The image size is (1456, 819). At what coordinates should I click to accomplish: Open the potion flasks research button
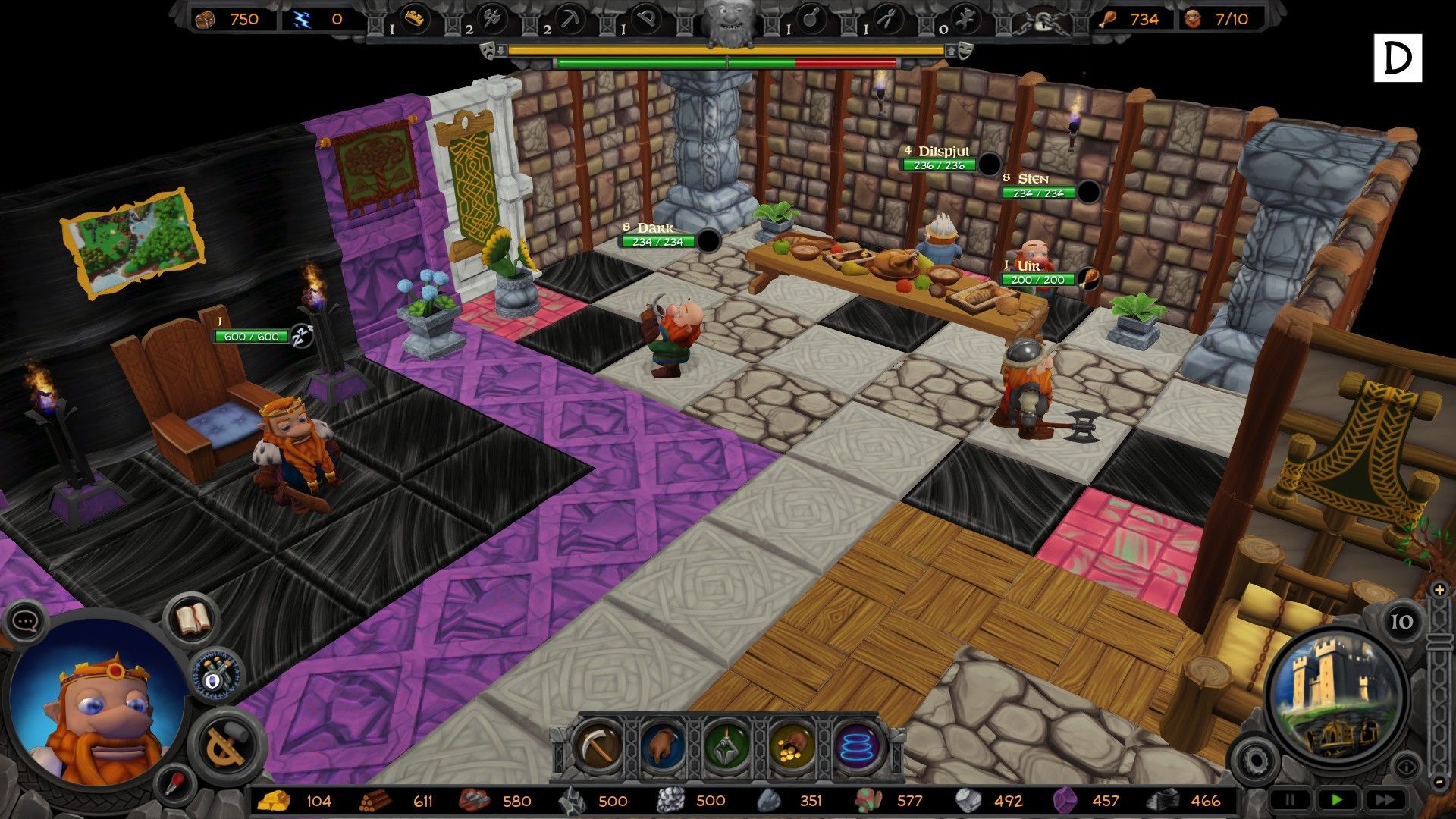(216, 674)
